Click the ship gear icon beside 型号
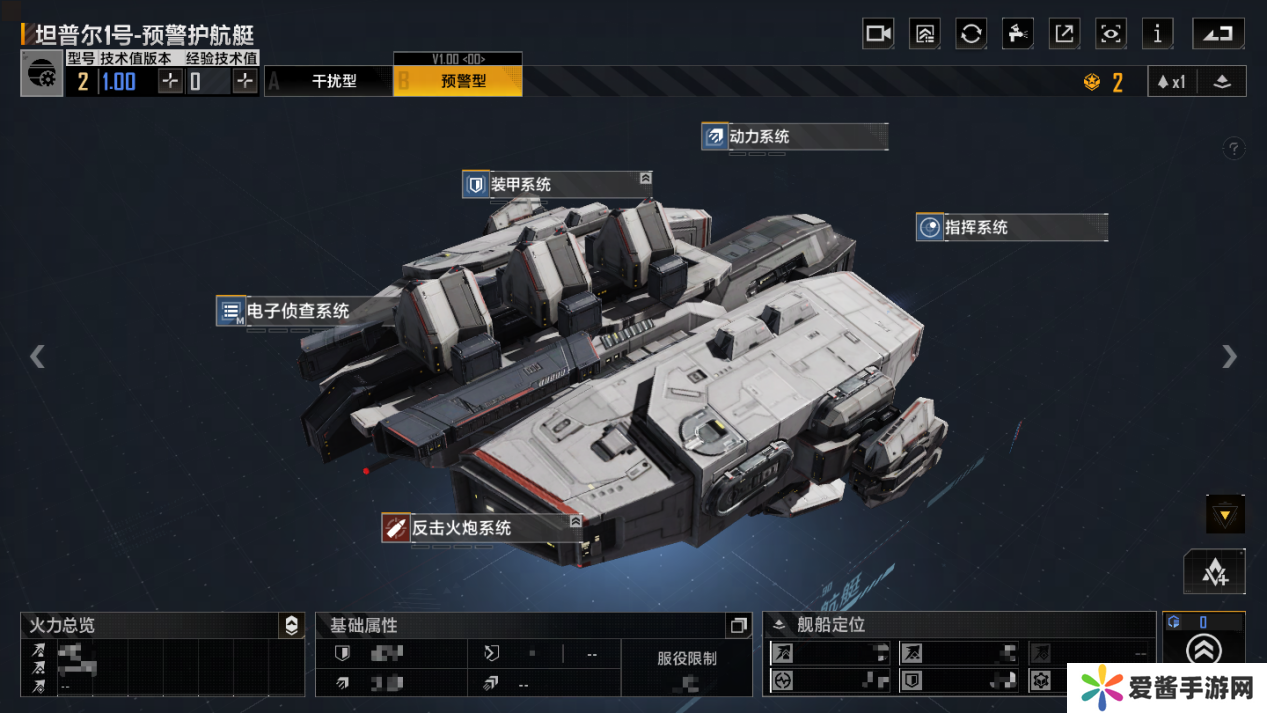The image size is (1267, 713). pyautogui.click(x=42, y=75)
